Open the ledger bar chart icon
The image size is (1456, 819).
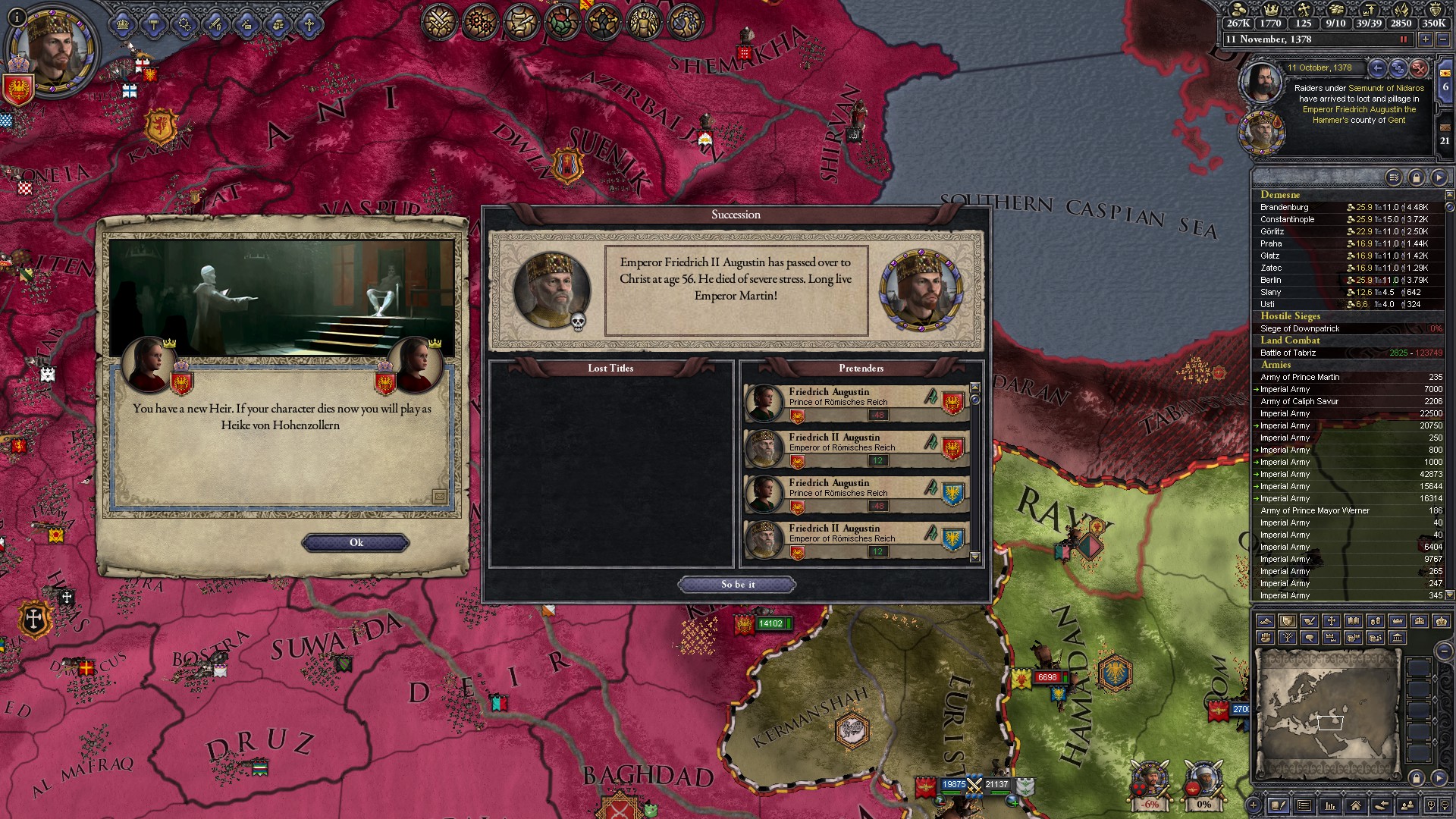click(x=1329, y=805)
